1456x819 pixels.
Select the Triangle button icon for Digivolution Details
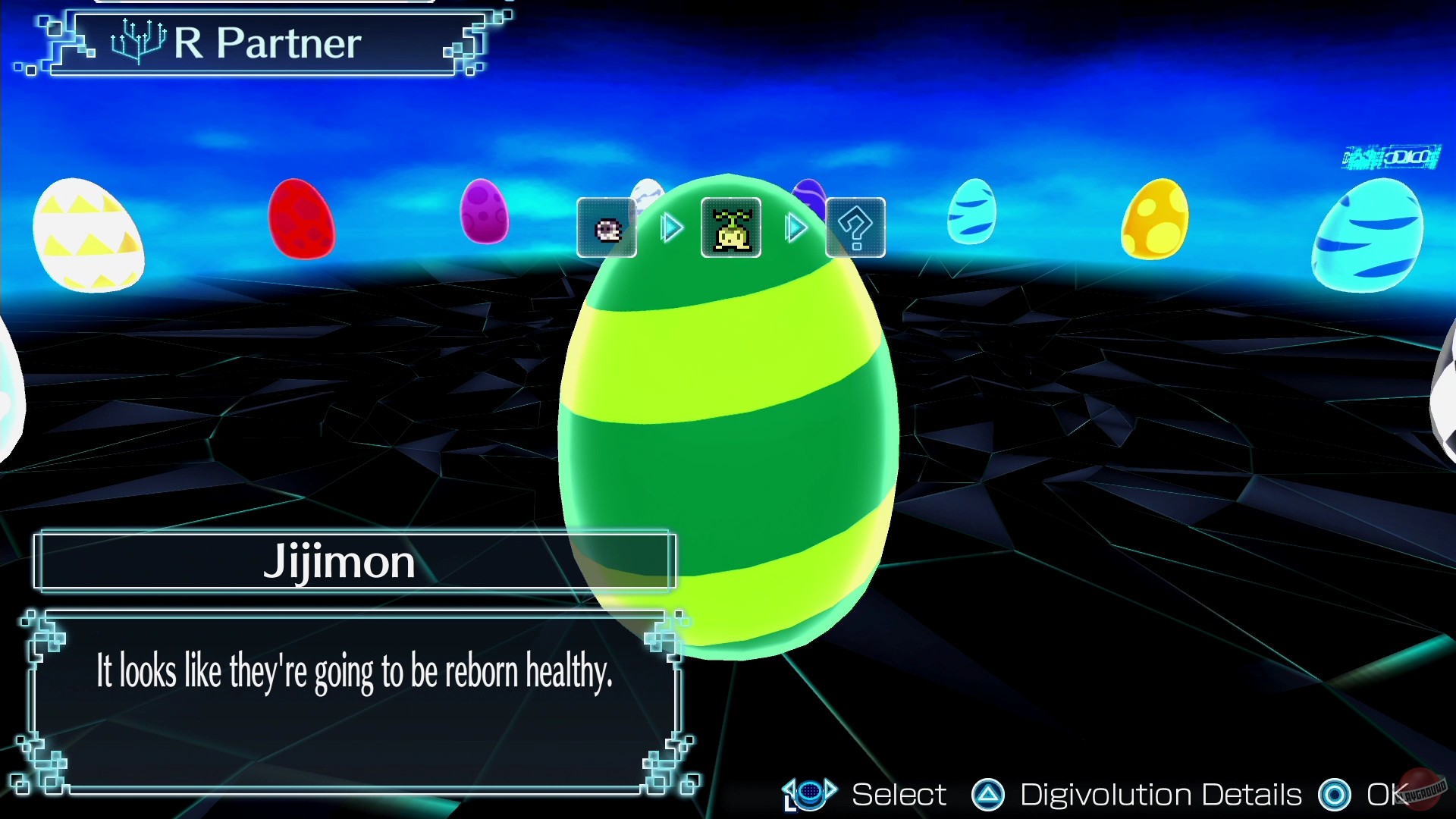(x=987, y=795)
